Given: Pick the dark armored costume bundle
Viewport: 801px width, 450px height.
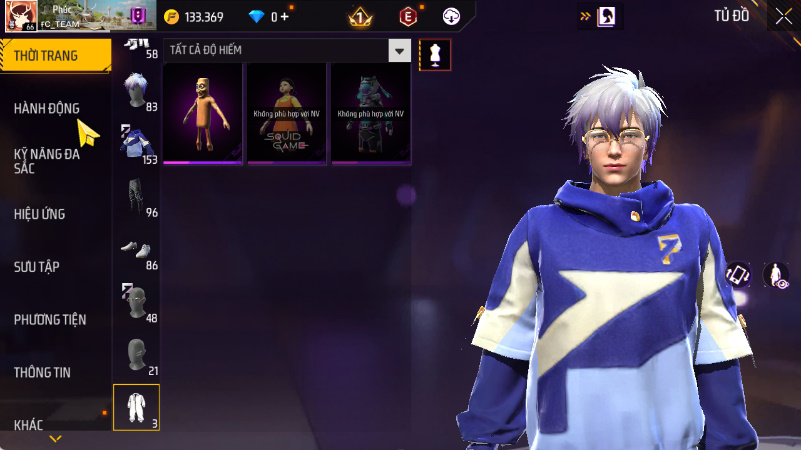Looking at the screenshot, I should [370, 113].
